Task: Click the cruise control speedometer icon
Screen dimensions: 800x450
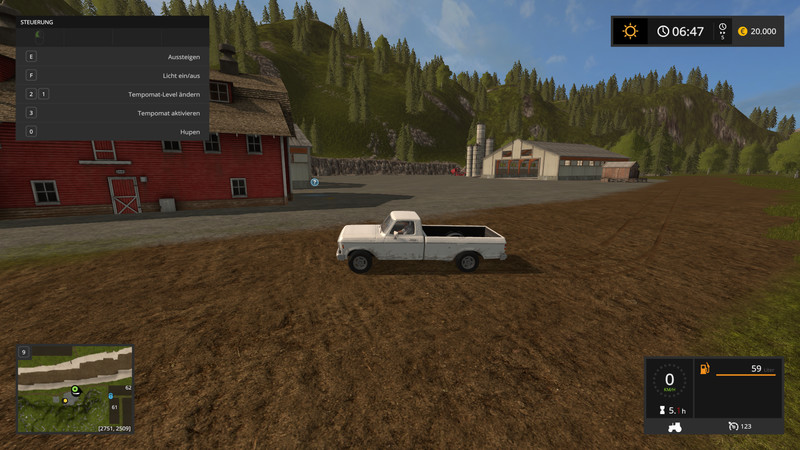Action: click(736, 427)
